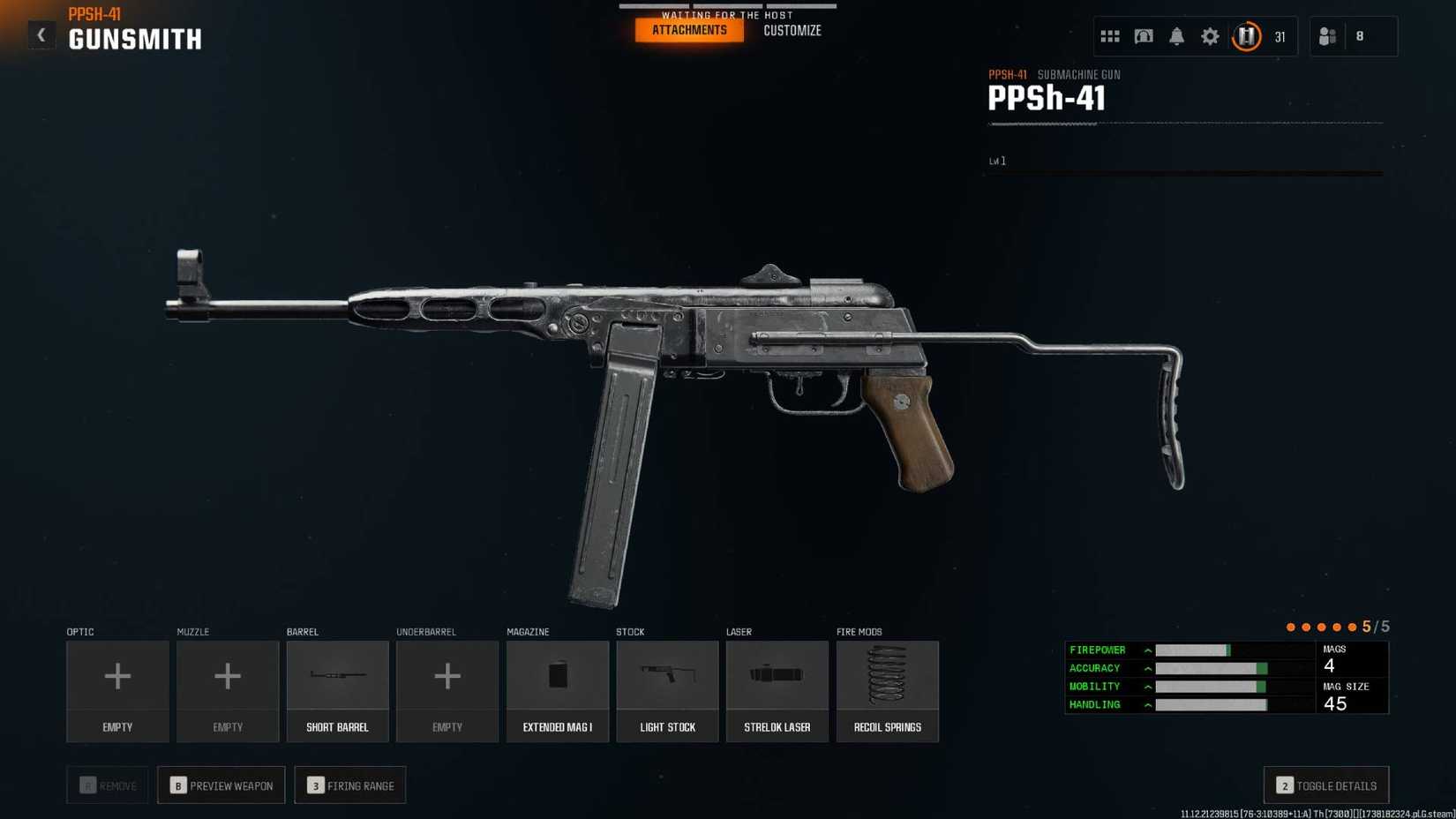Click the Firing Range button

(x=350, y=785)
